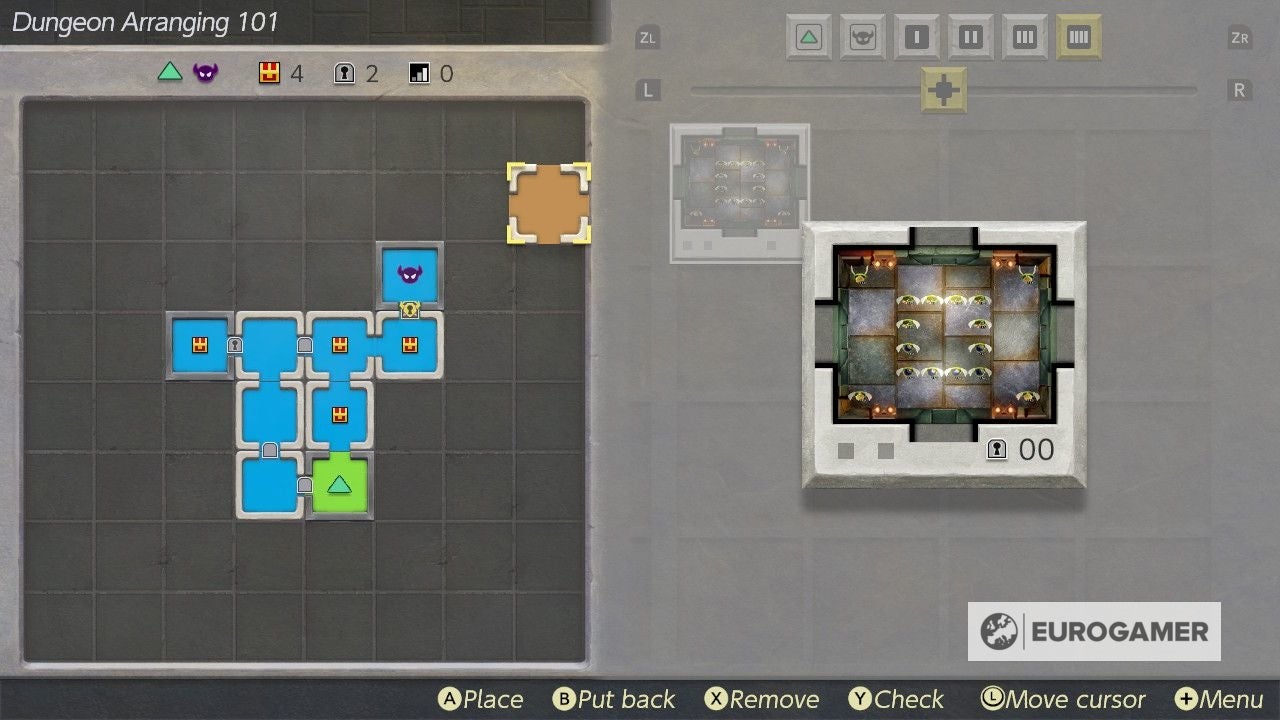Toggle the entrance triangle chamber filter
1280x720 pixels.
(807, 36)
